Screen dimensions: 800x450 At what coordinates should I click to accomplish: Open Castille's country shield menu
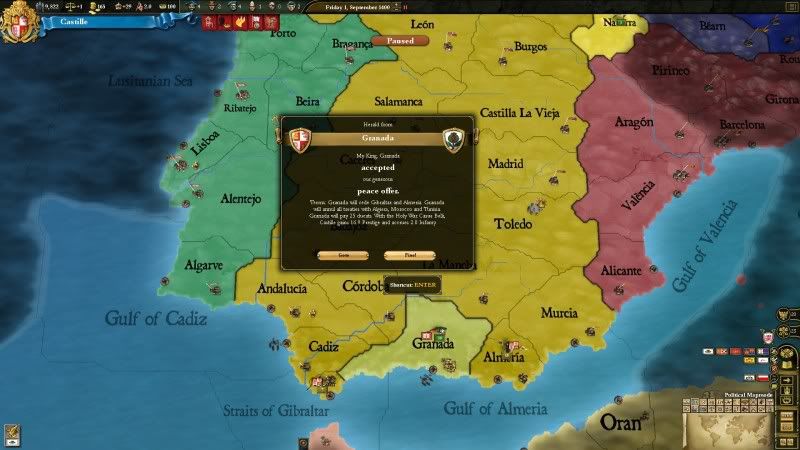(x=15, y=24)
